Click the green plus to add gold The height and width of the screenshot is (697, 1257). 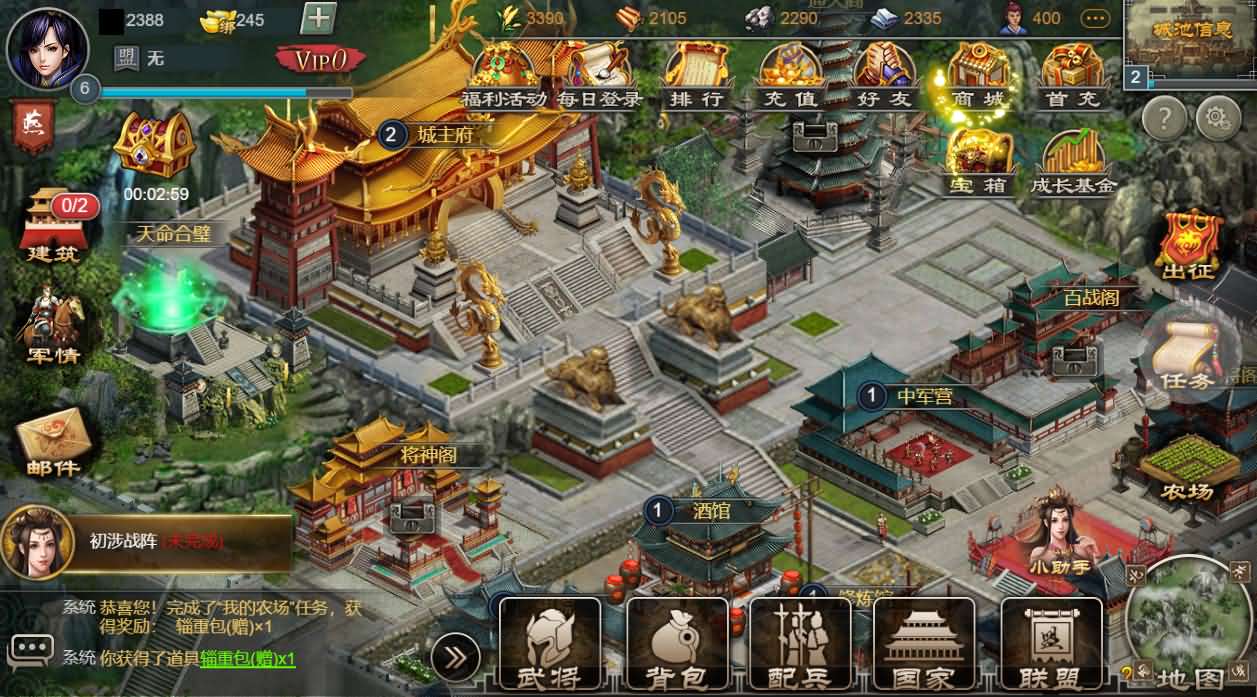(x=318, y=19)
